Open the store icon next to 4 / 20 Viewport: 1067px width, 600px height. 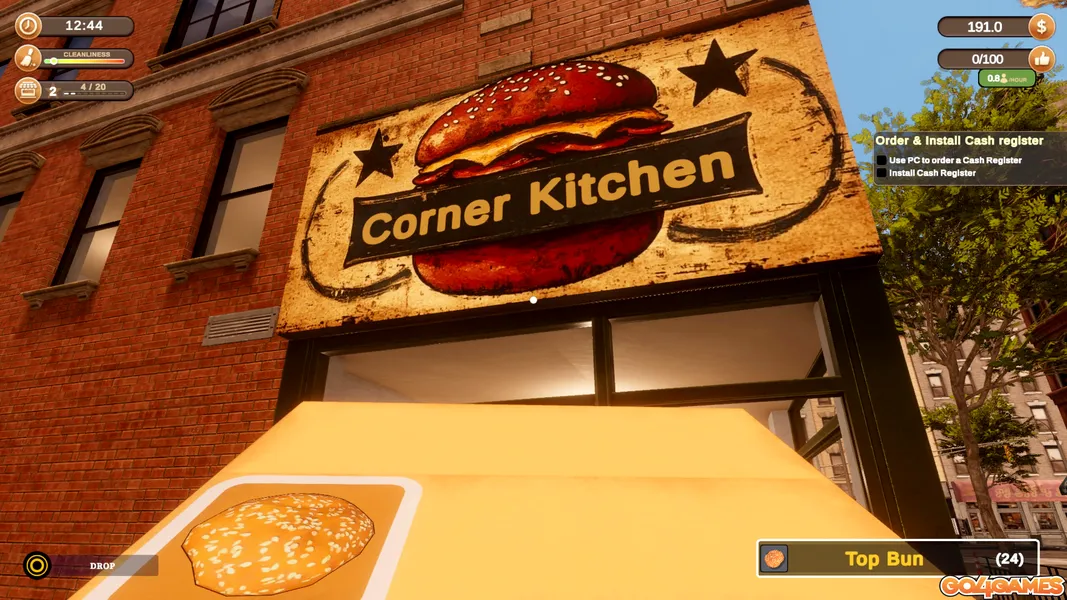28,91
